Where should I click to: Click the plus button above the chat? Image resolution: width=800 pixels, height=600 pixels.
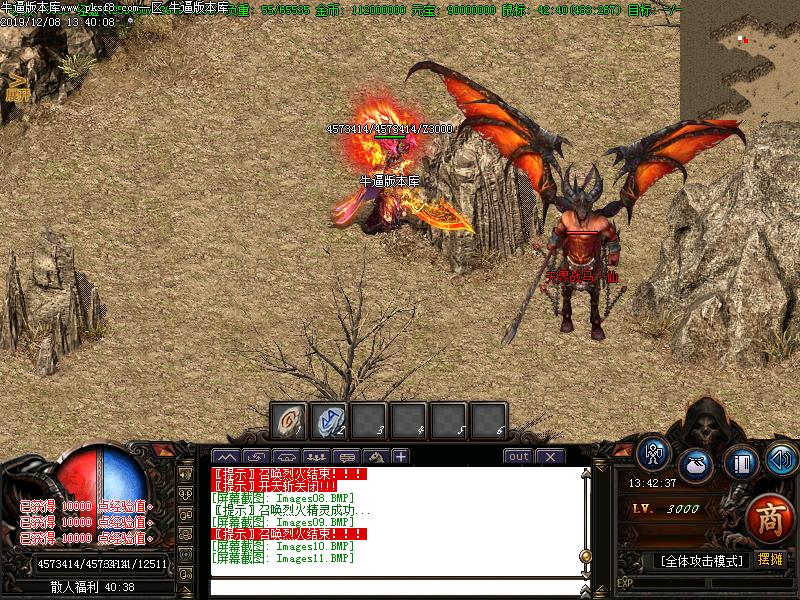[x=400, y=456]
